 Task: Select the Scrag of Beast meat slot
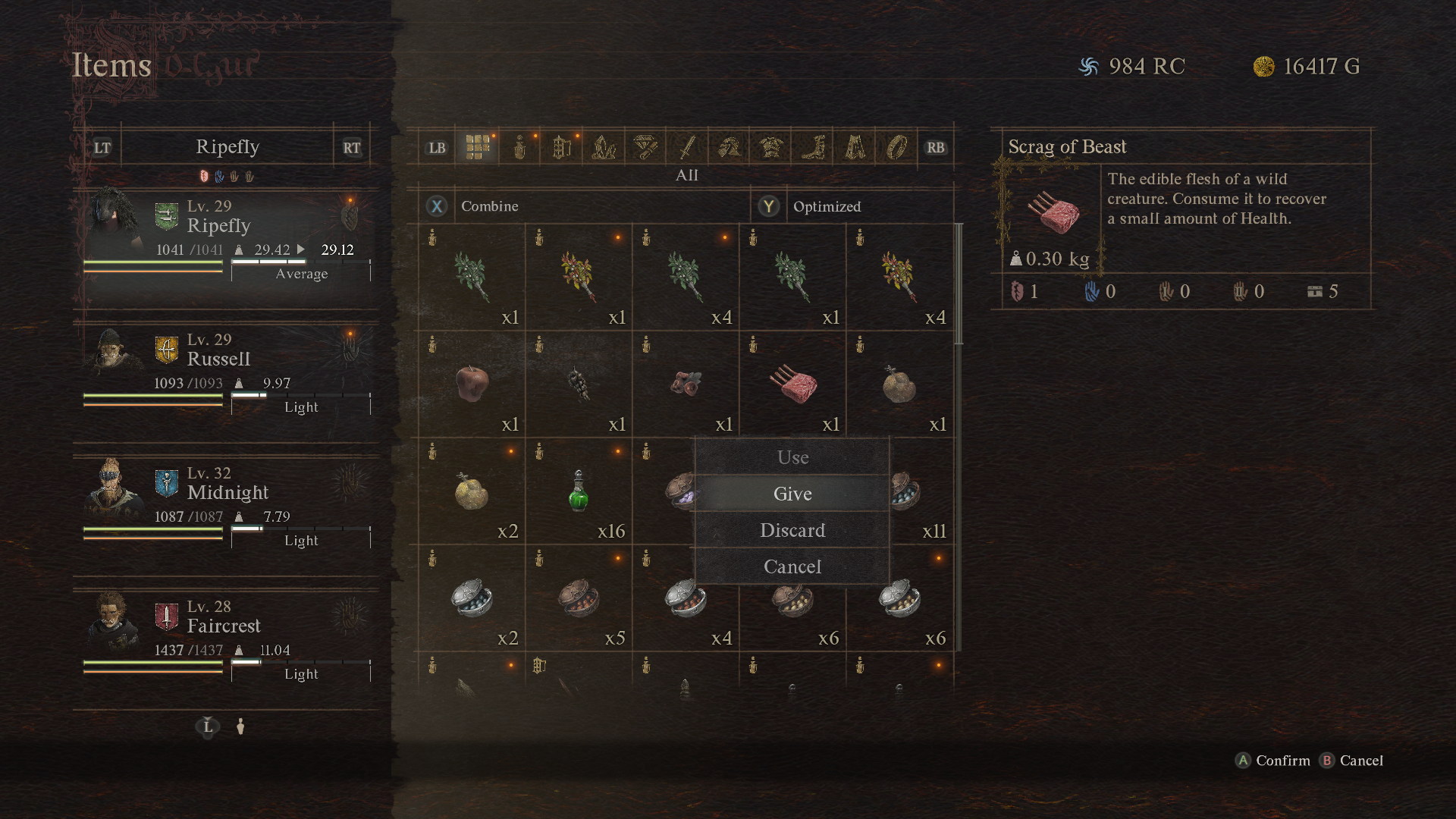(x=792, y=384)
